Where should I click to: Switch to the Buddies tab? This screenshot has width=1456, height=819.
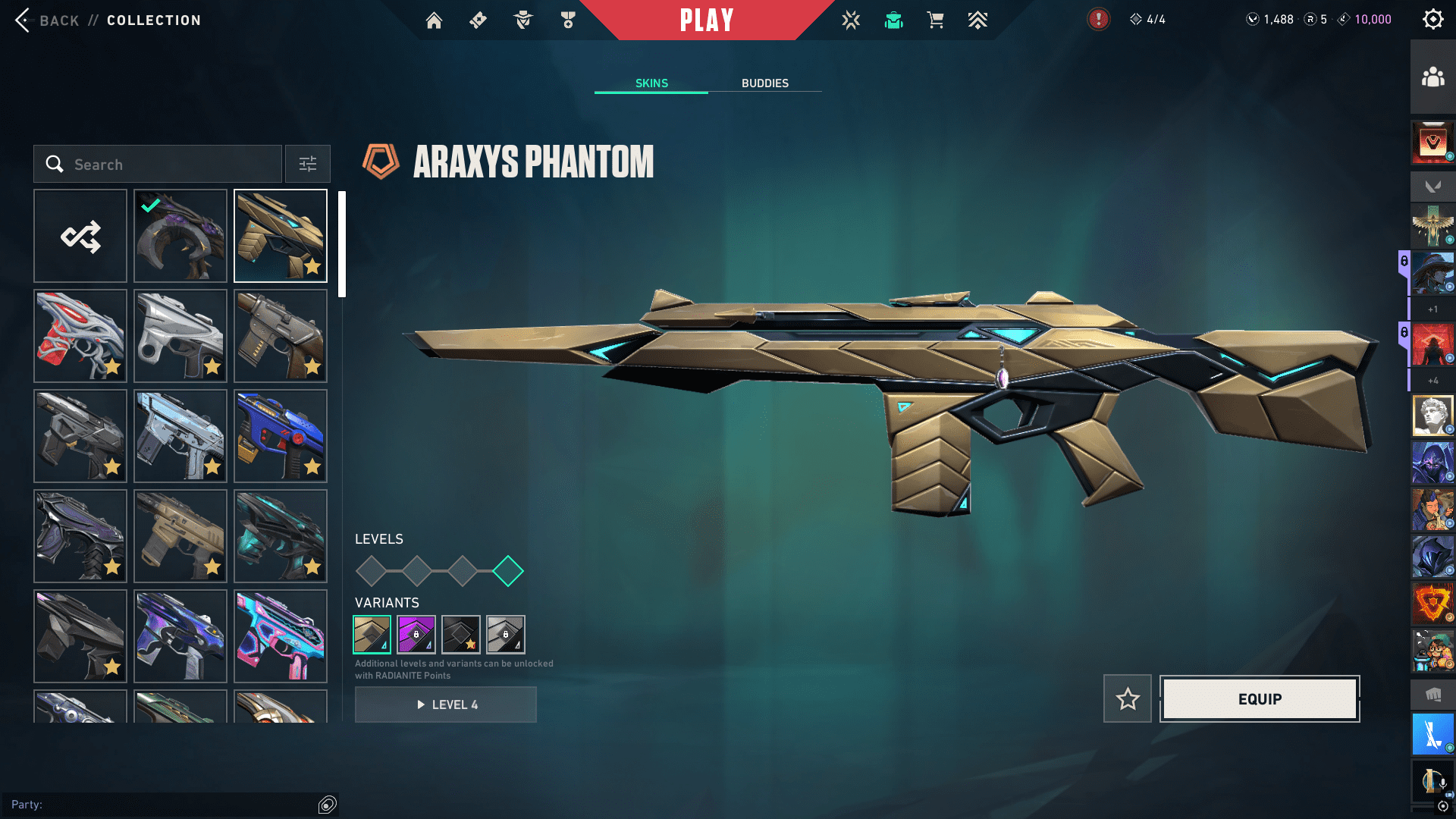(764, 83)
